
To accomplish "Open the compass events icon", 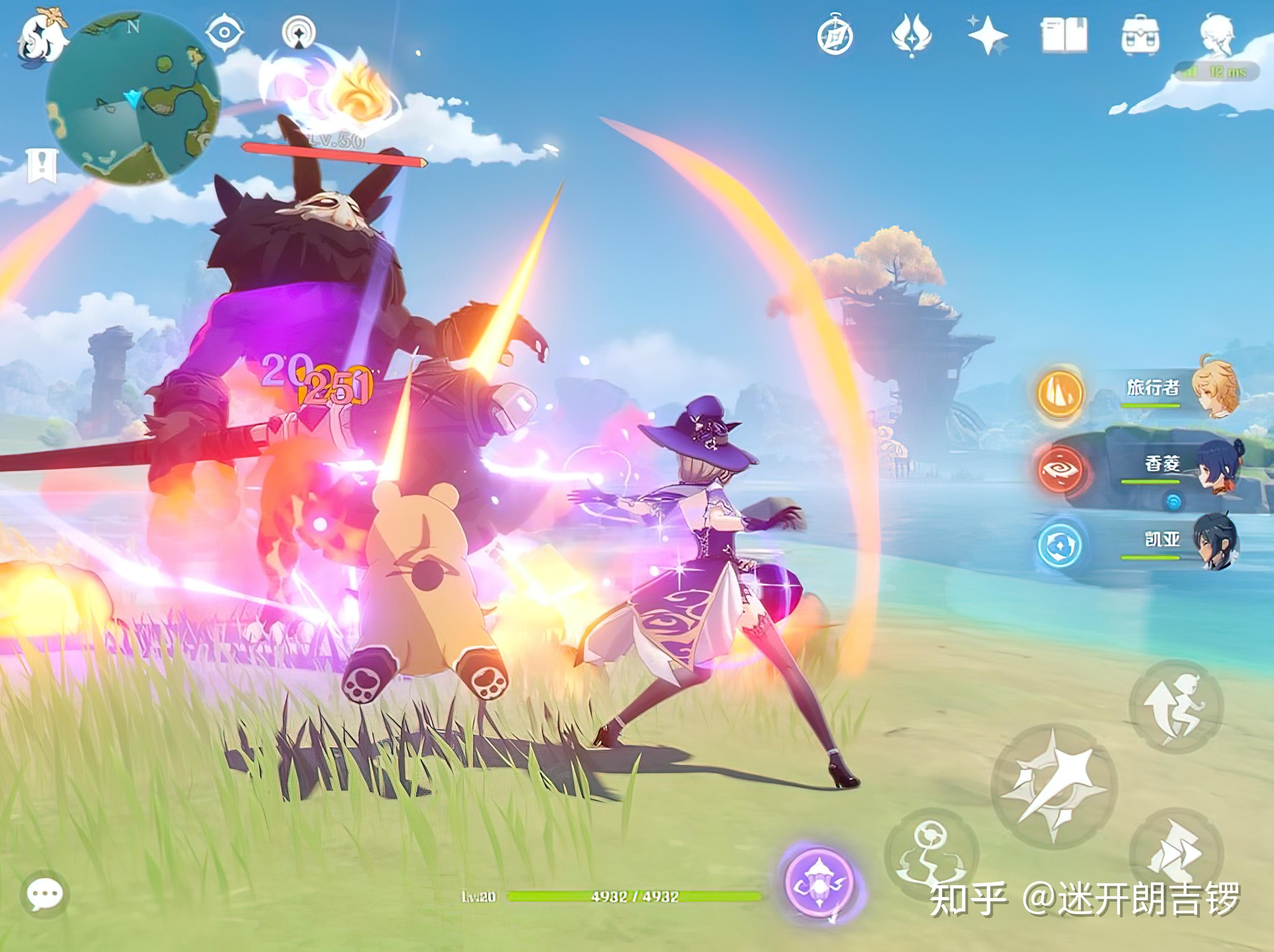I will (x=835, y=36).
